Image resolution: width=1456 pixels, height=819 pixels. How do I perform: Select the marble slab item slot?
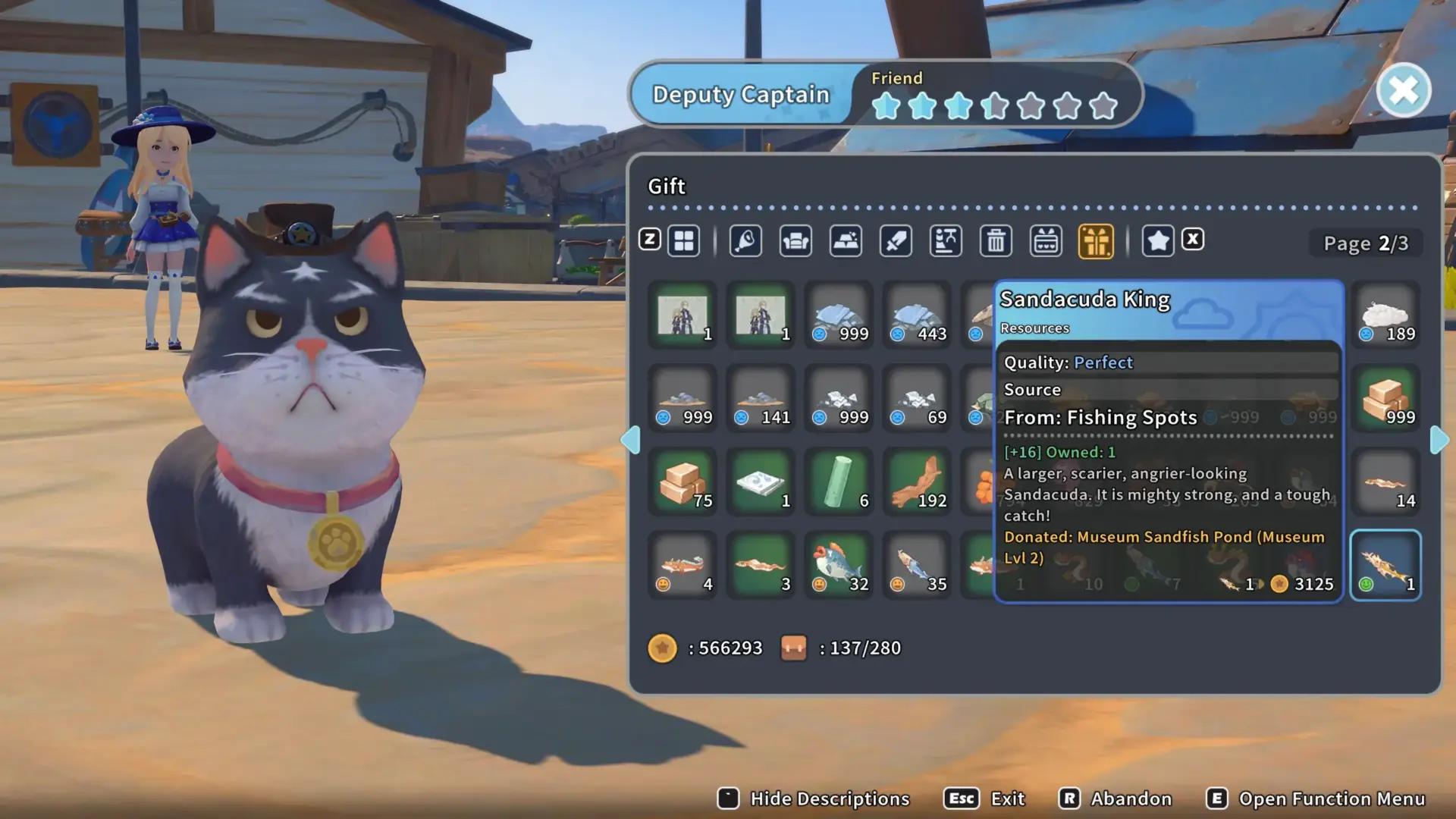(x=761, y=482)
